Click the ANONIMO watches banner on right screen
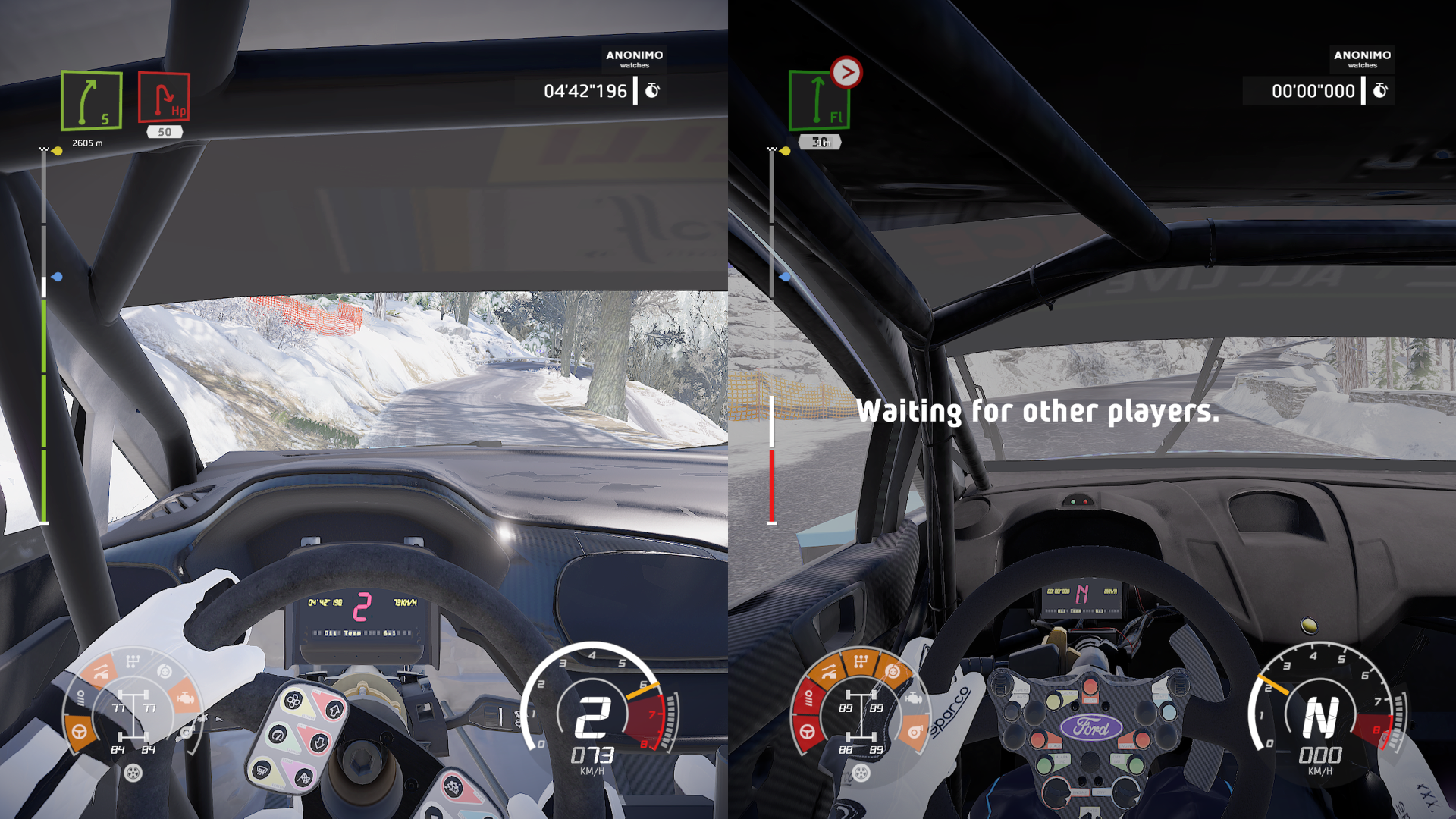This screenshot has width=1456, height=819. (1361, 60)
